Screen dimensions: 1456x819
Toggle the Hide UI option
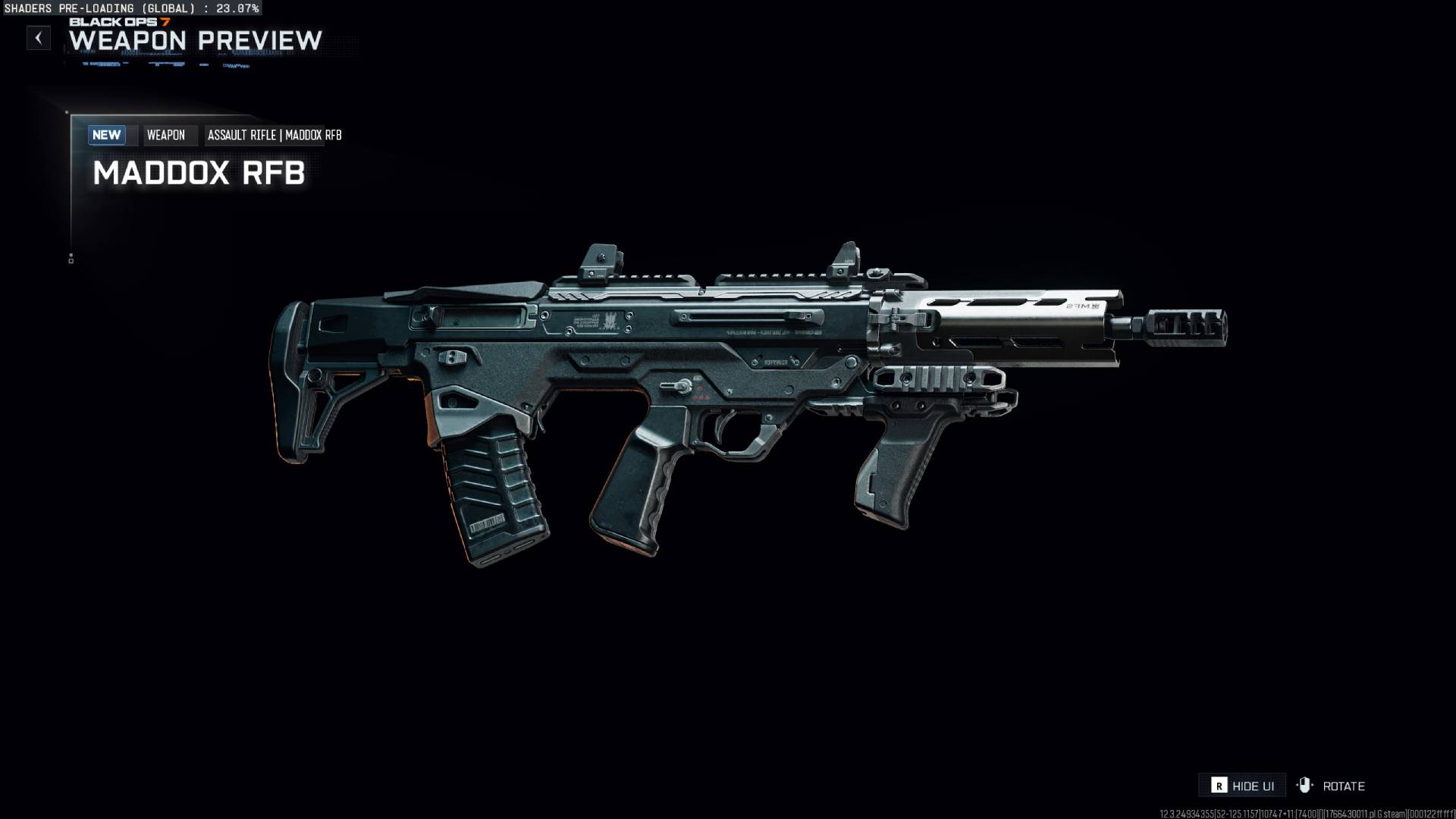click(1255, 786)
